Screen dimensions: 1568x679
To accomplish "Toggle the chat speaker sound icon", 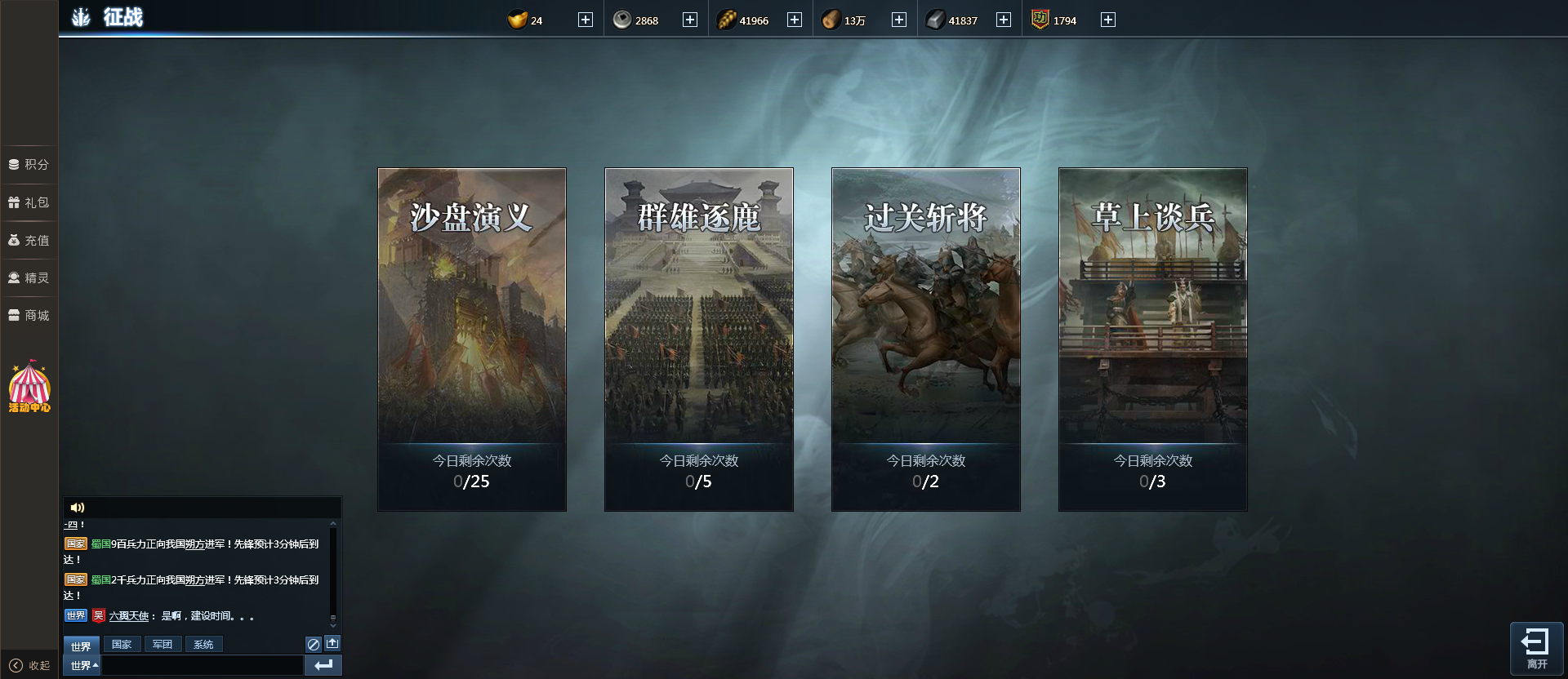I will [78, 508].
